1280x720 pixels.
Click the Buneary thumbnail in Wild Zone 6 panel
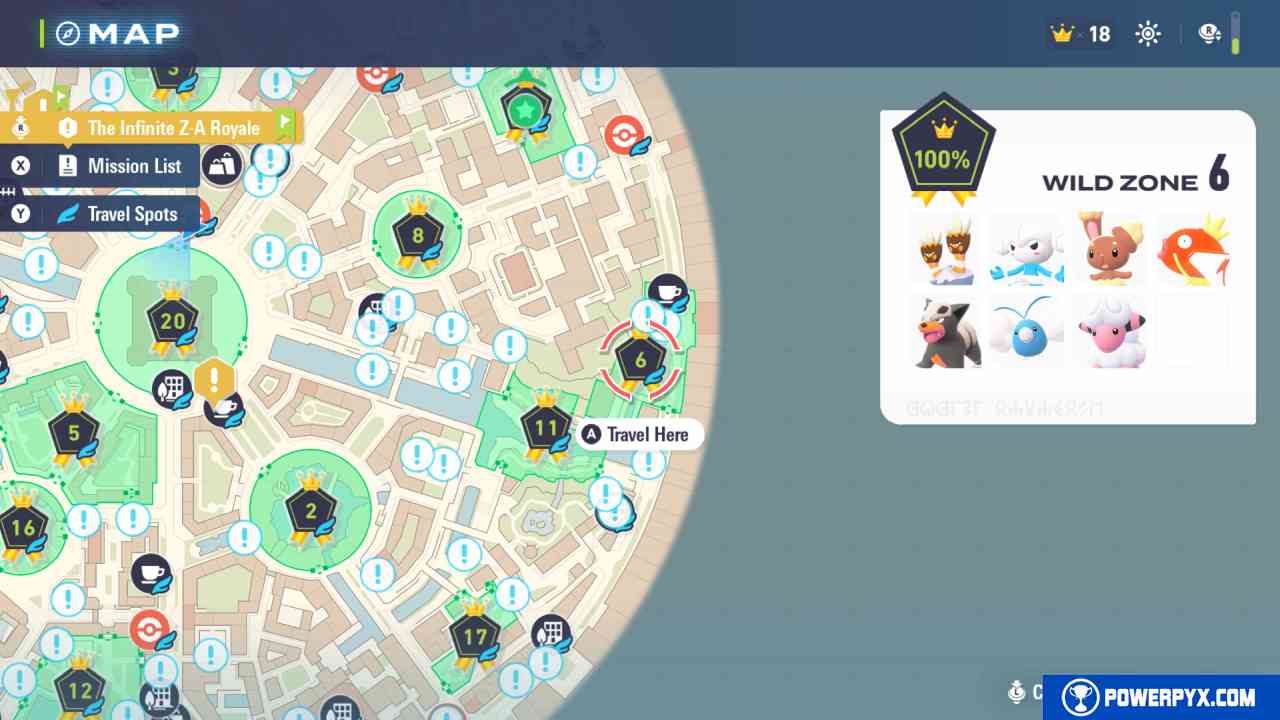tap(1110, 248)
